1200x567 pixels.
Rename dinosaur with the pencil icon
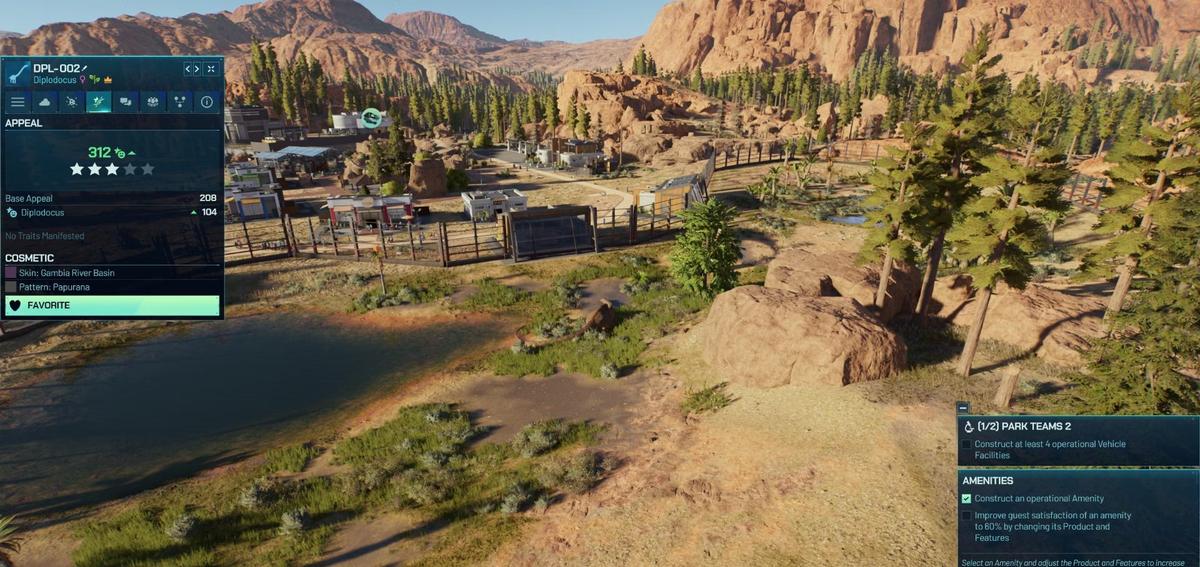pyautogui.click(x=85, y=68)
